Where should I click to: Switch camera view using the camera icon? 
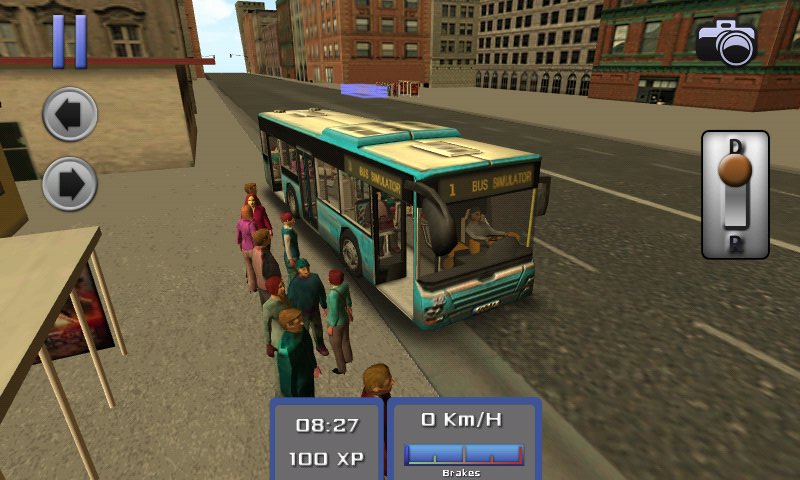coord(726,42)
